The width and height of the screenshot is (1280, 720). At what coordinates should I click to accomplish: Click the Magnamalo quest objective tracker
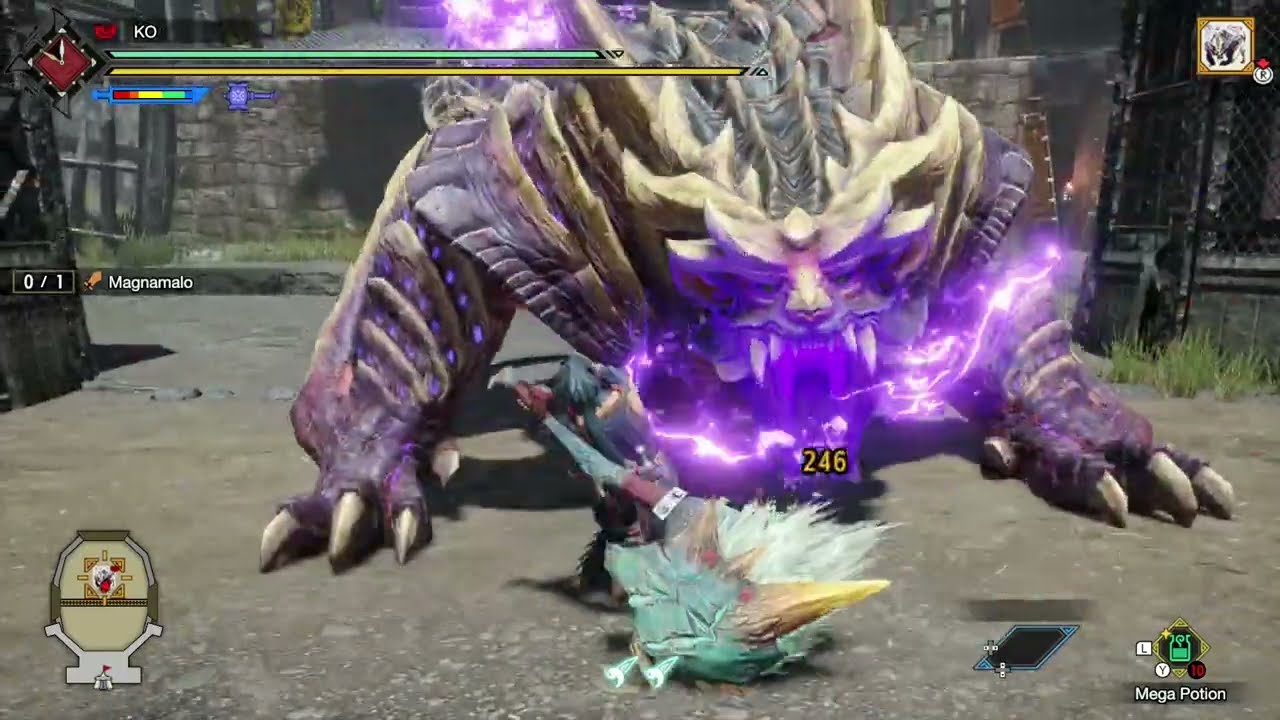point(106,282)
